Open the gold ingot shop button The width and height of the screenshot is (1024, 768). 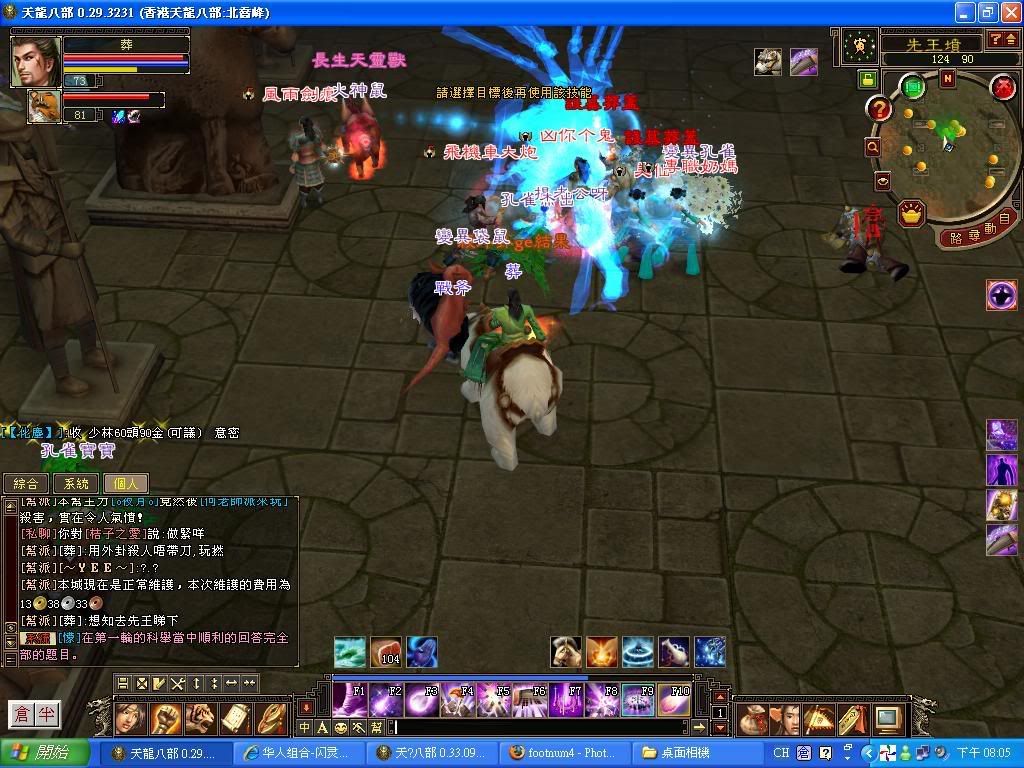[910, 212]
